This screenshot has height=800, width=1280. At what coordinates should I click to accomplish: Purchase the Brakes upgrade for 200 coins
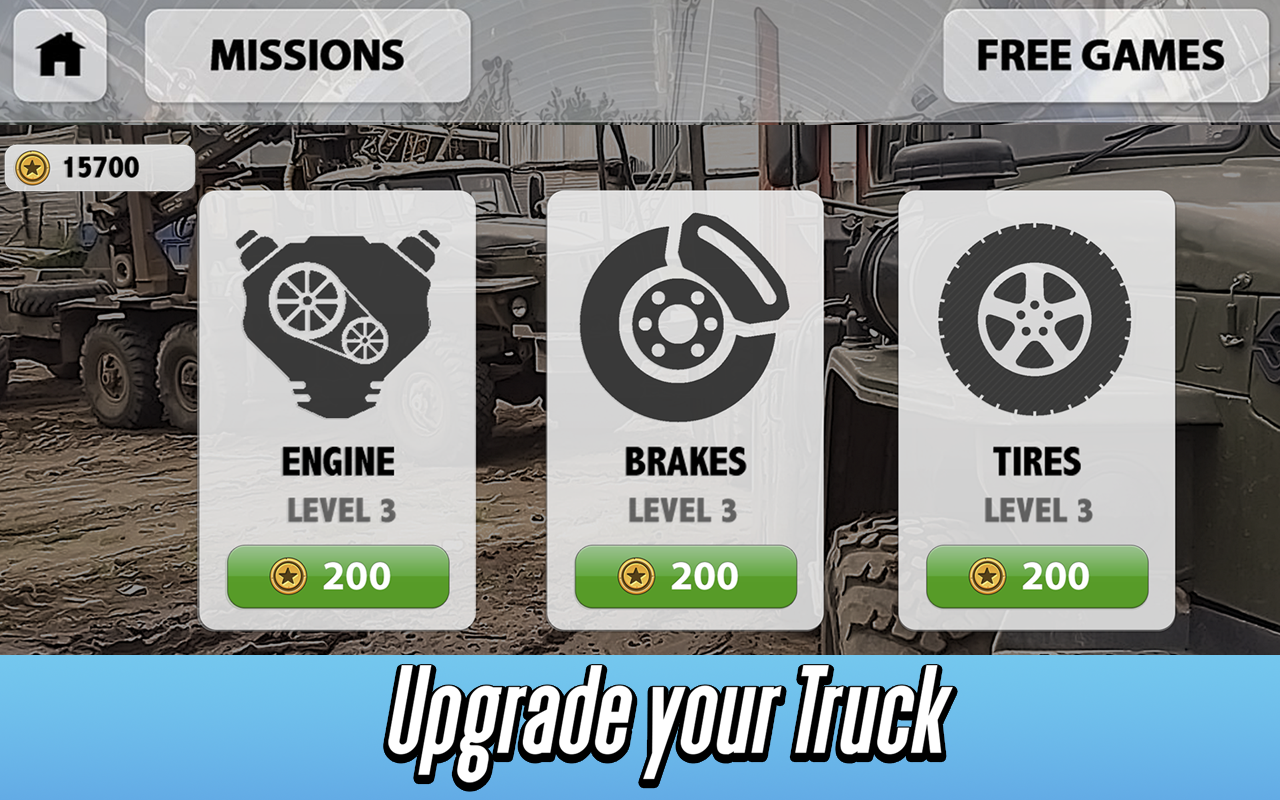pyautogui.click(x=684, y=575)
